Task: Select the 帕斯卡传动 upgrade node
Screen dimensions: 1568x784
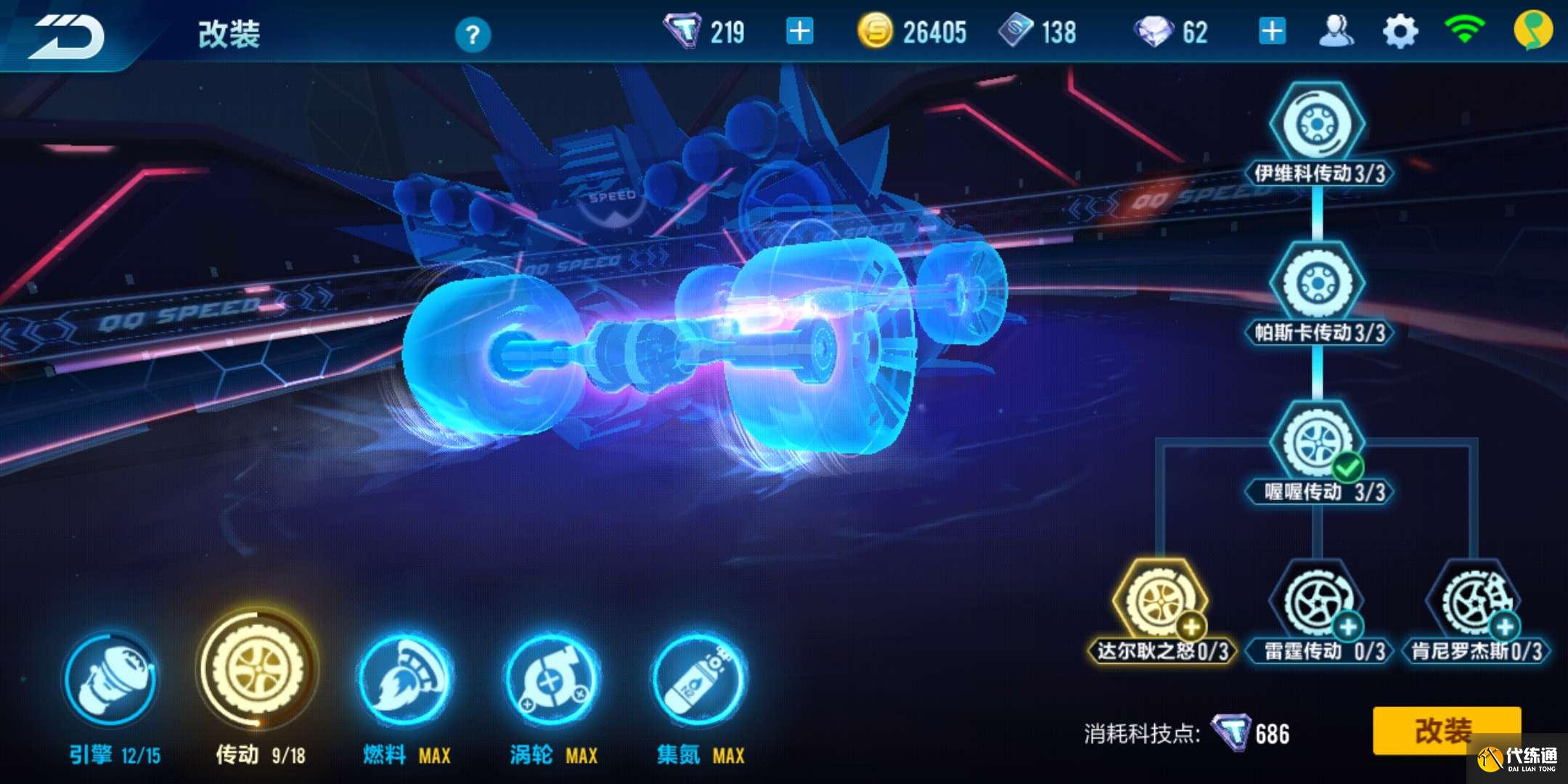Action: (1317, 284)
